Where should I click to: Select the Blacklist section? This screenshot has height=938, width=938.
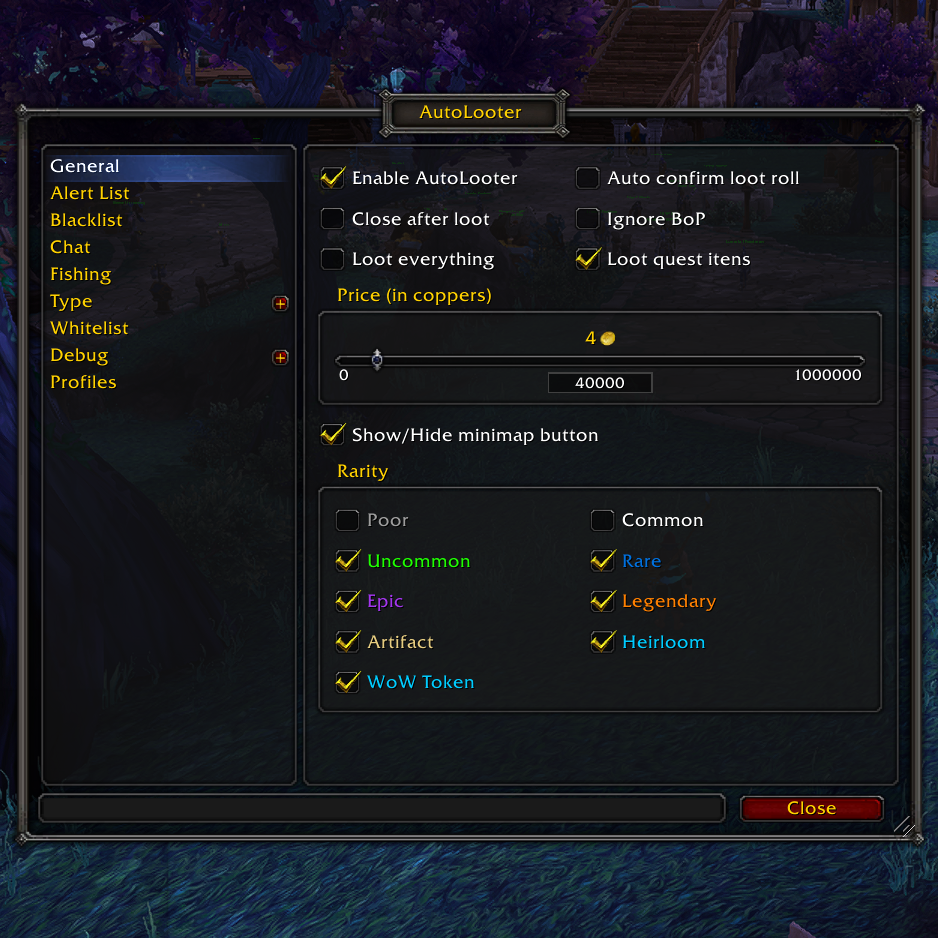(87, 220)
